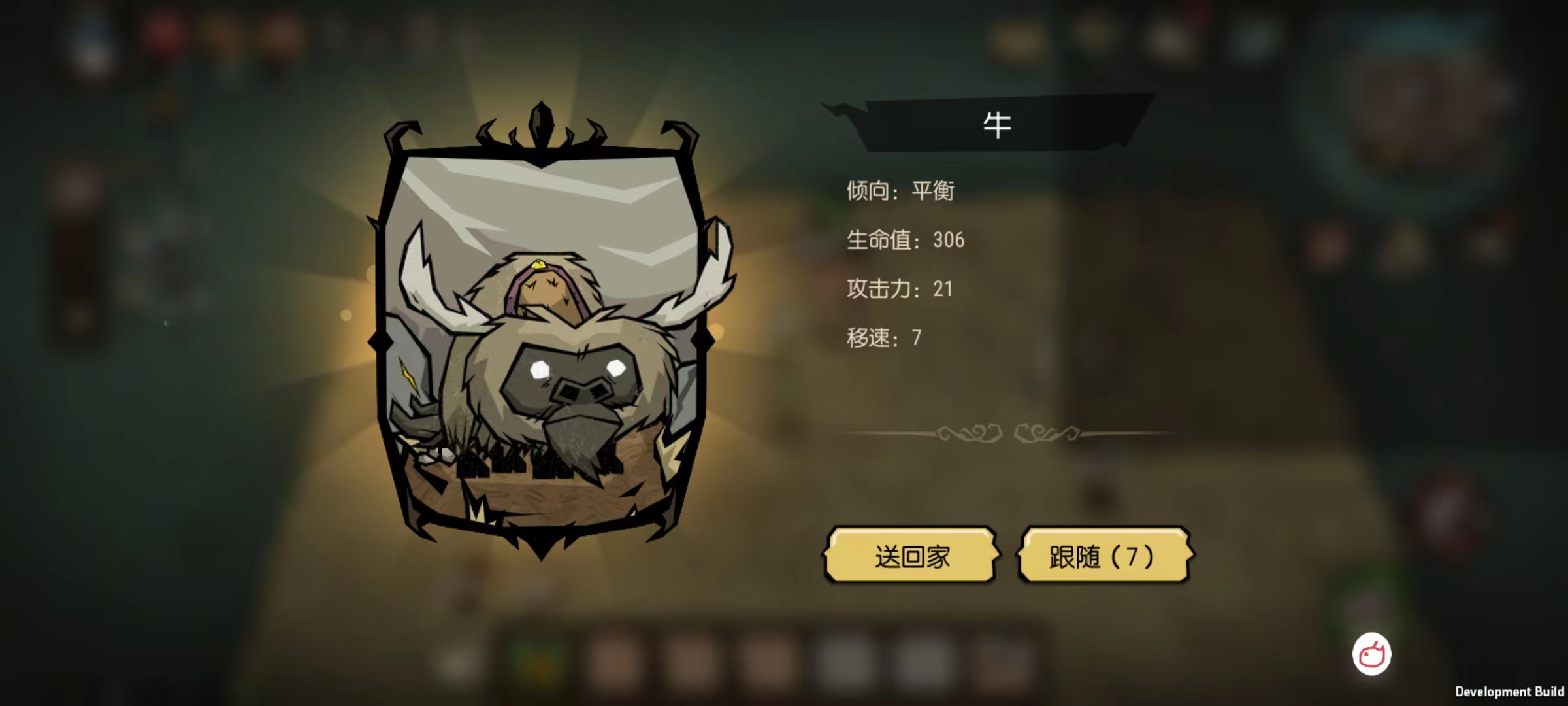Toggle the 倾向：平衡 tendency stat
Screen dimensions: 1568x706
point(900,192)
